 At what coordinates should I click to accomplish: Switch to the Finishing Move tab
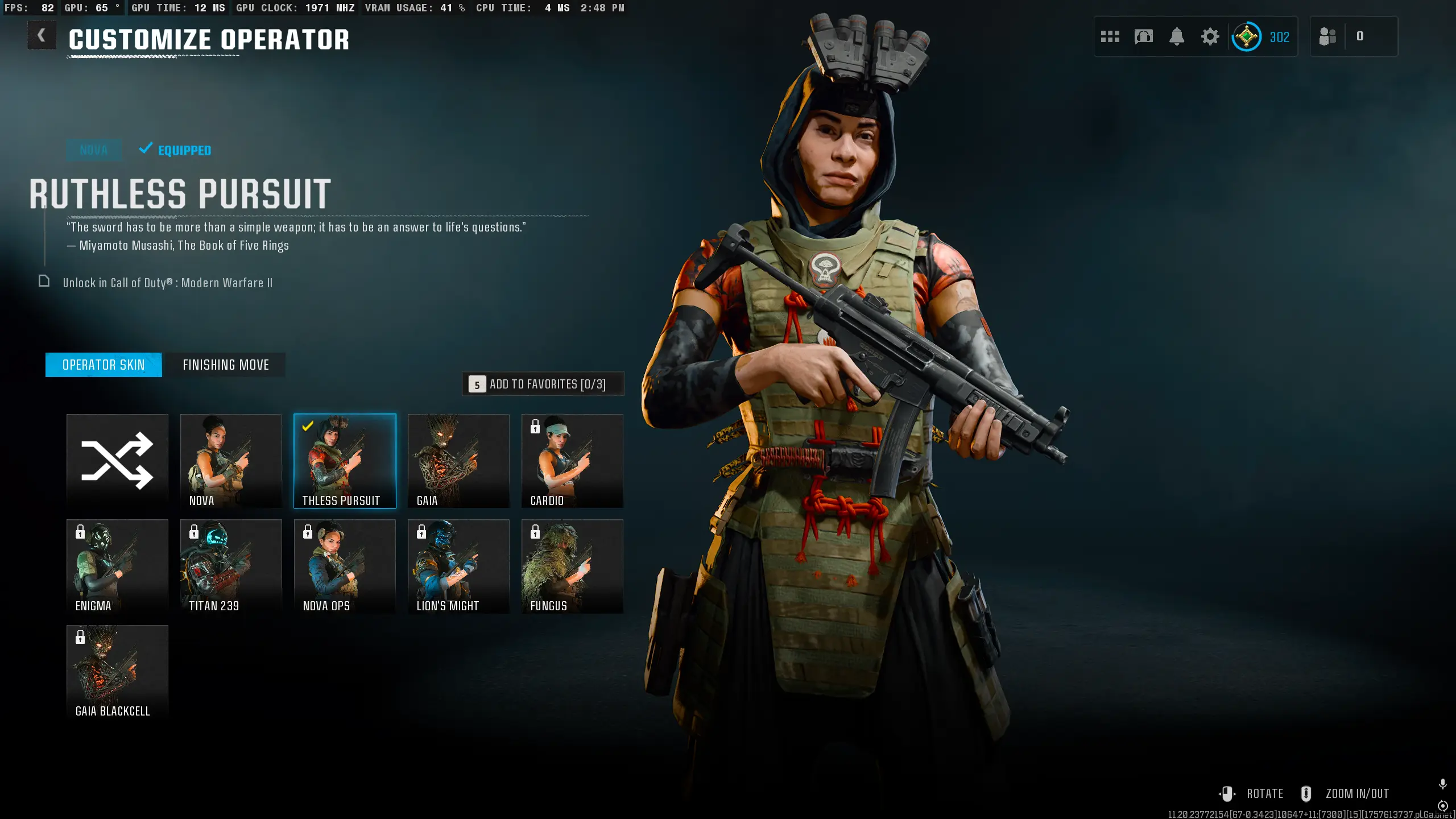tap(225, 365)
